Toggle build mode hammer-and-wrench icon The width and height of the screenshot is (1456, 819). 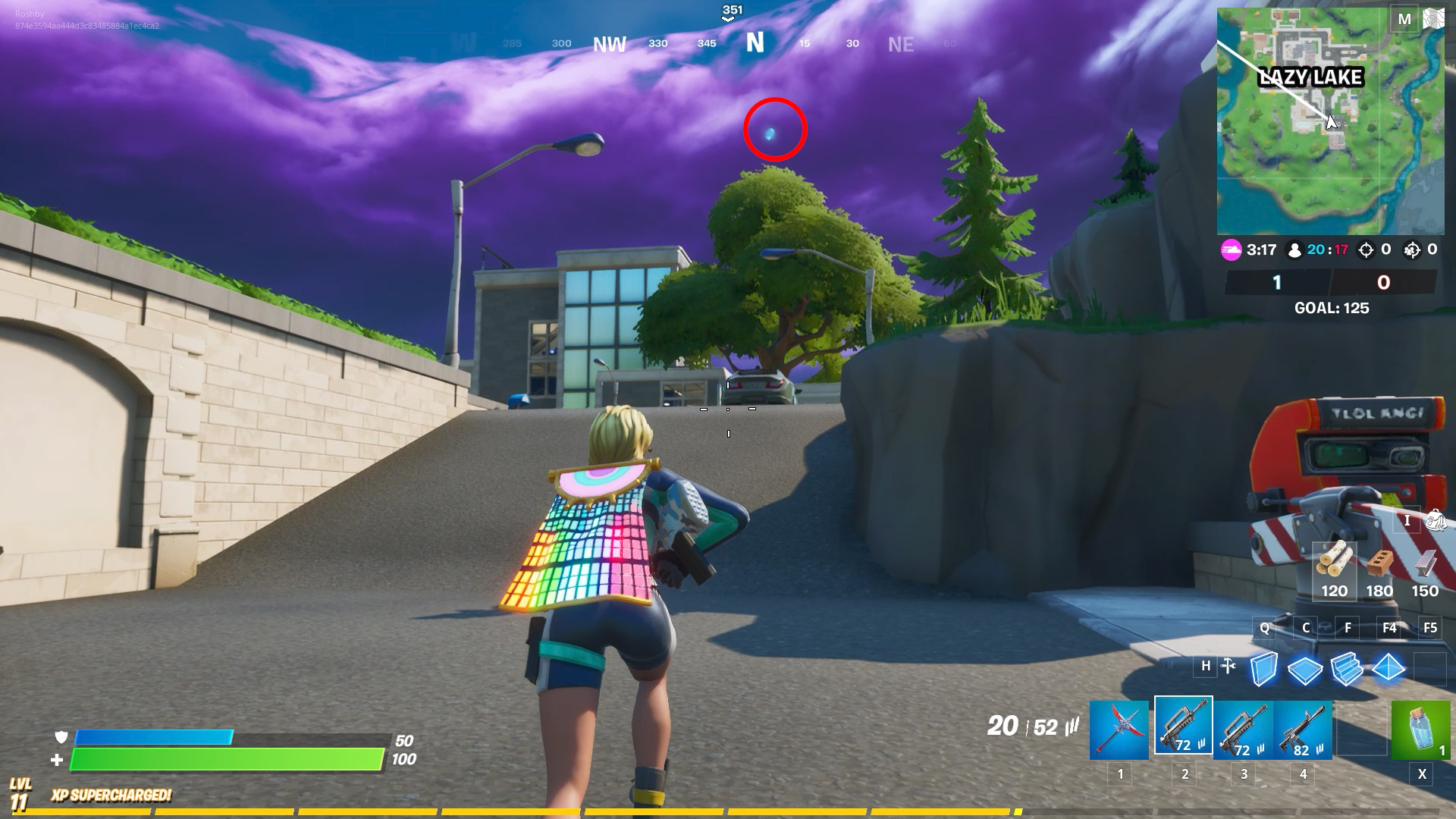coord(1228,667)
